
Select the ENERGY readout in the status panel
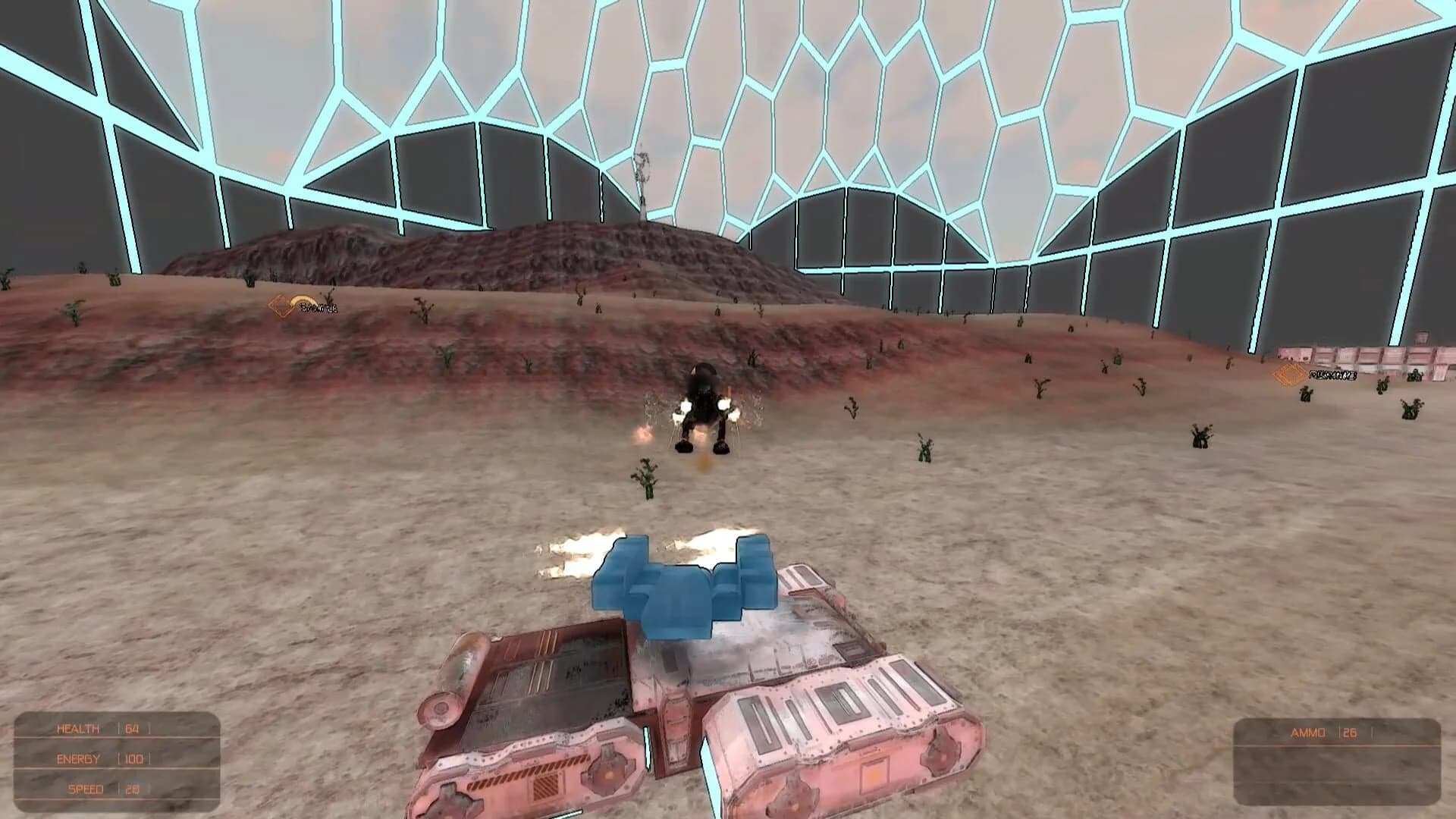80,758
